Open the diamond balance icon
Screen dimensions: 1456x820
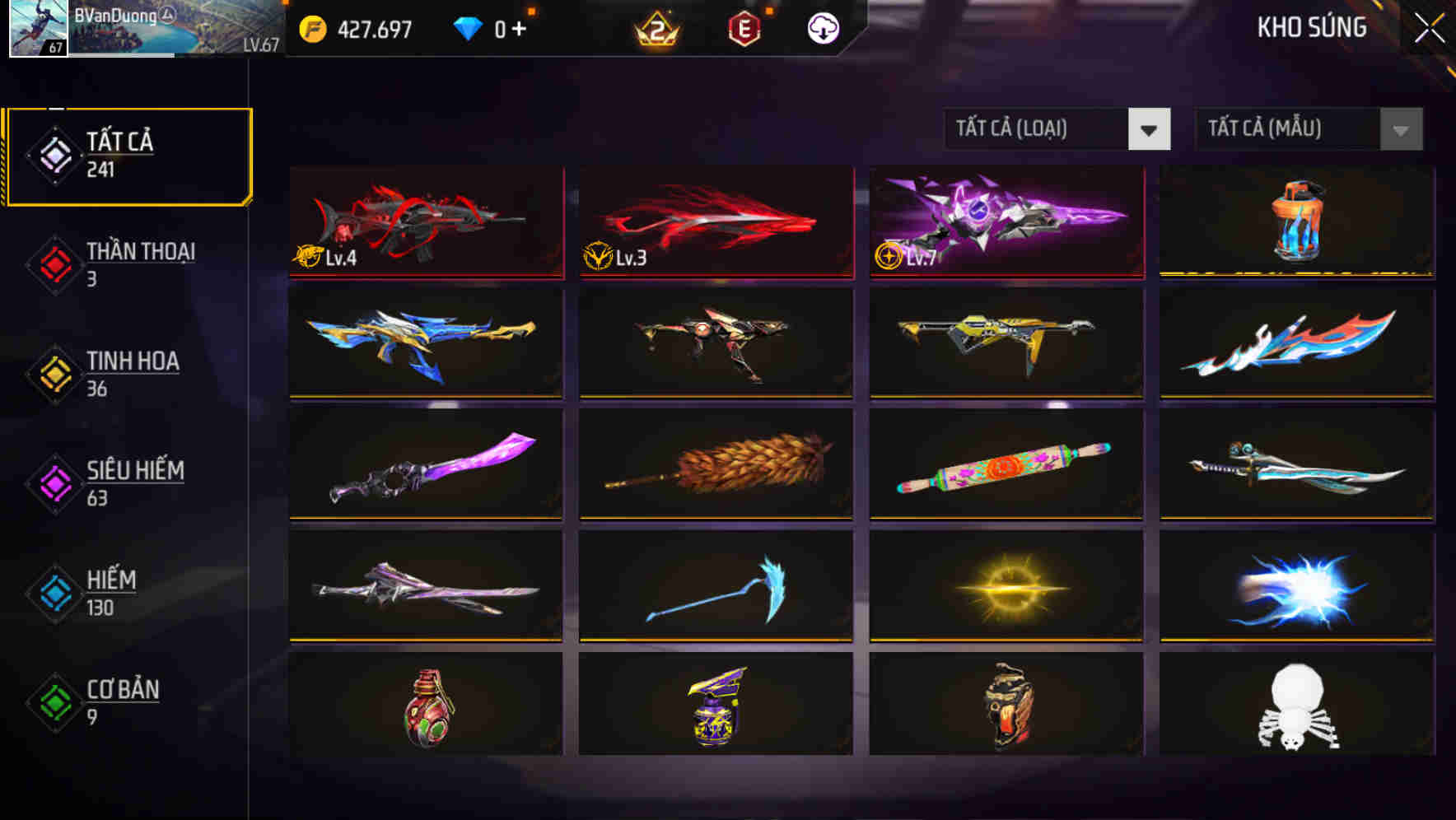[x=468, y=27]
